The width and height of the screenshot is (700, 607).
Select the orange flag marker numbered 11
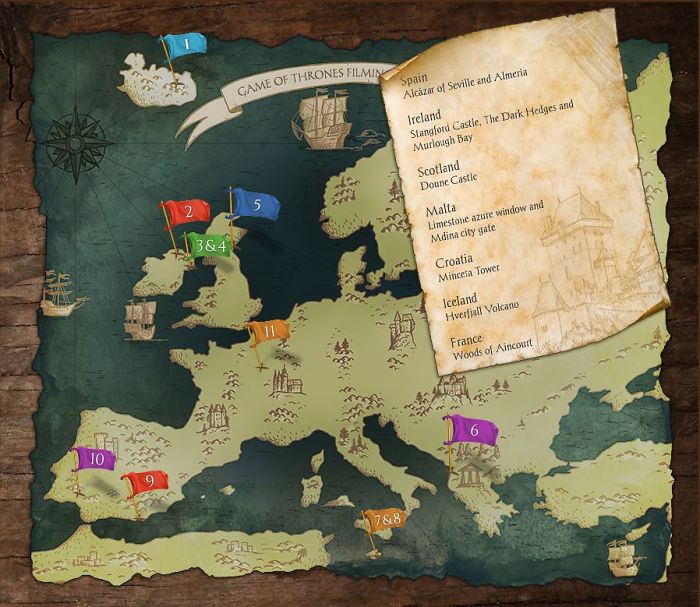(270, 331)
